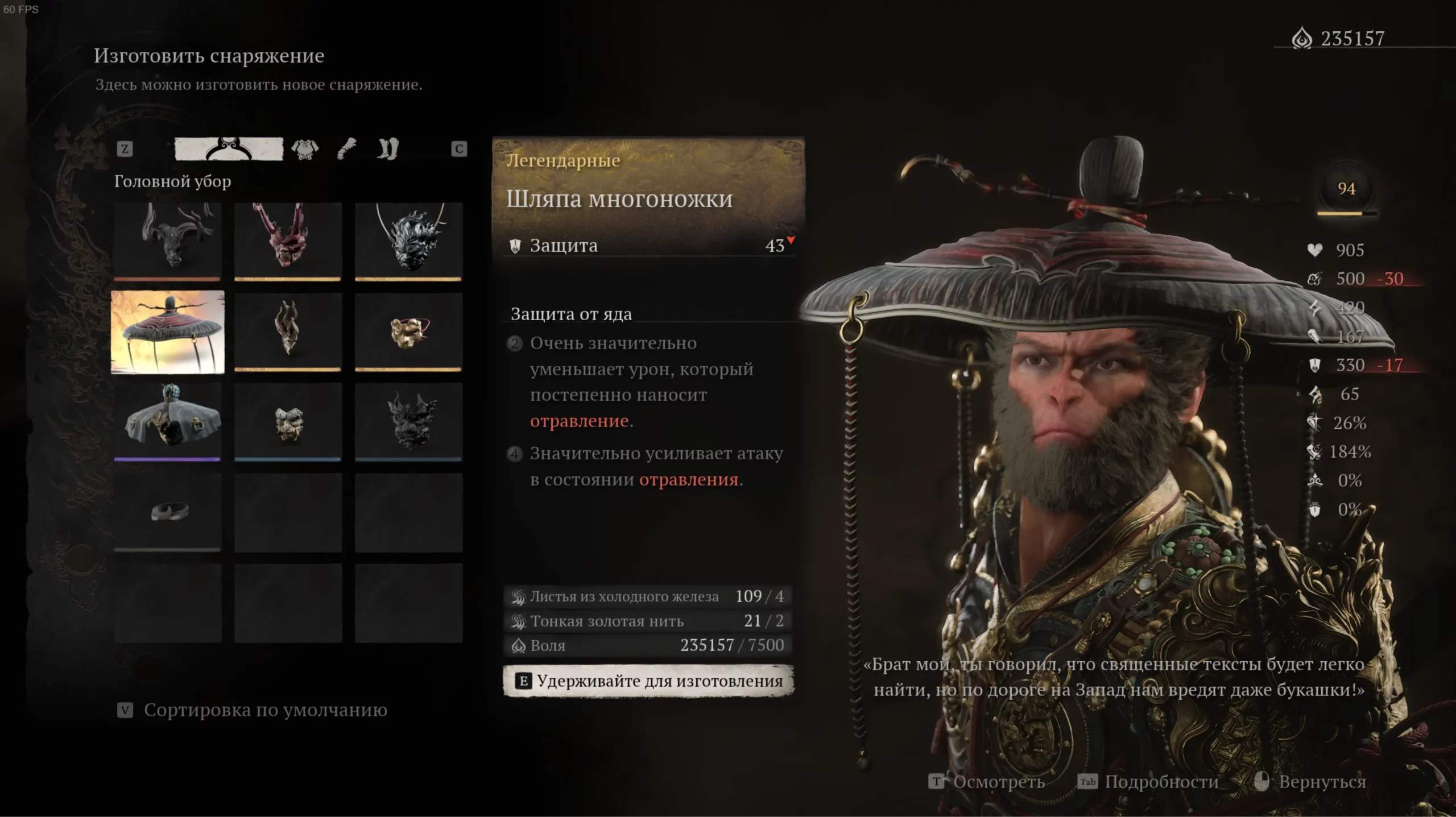Show the leg armor category tab
This screenshot has height=817, width=1456.
point(388,149)
